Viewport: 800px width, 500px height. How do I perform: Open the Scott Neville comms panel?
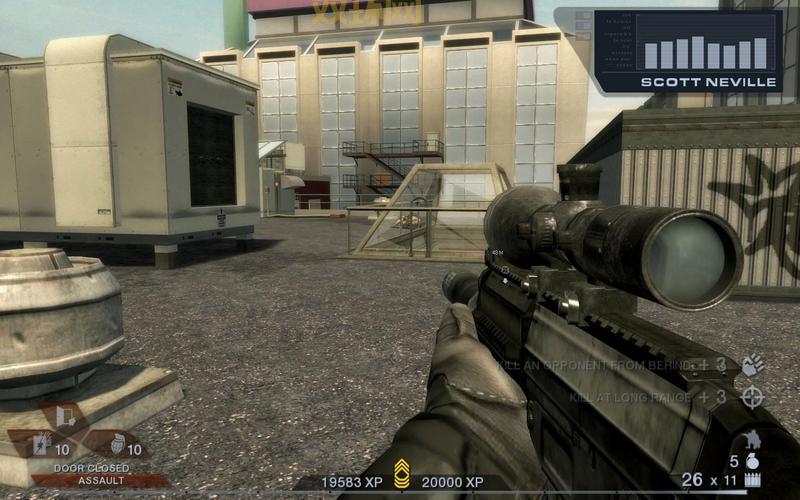click(689, 50)
